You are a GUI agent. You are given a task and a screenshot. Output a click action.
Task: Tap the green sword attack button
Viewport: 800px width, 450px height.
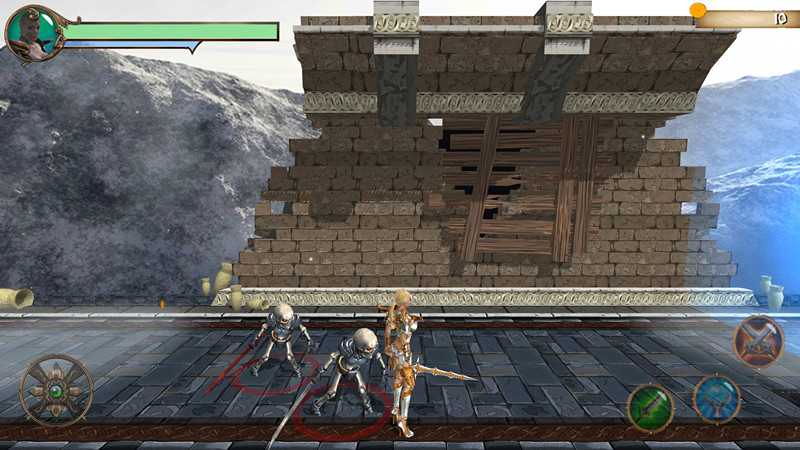(650, 407)
